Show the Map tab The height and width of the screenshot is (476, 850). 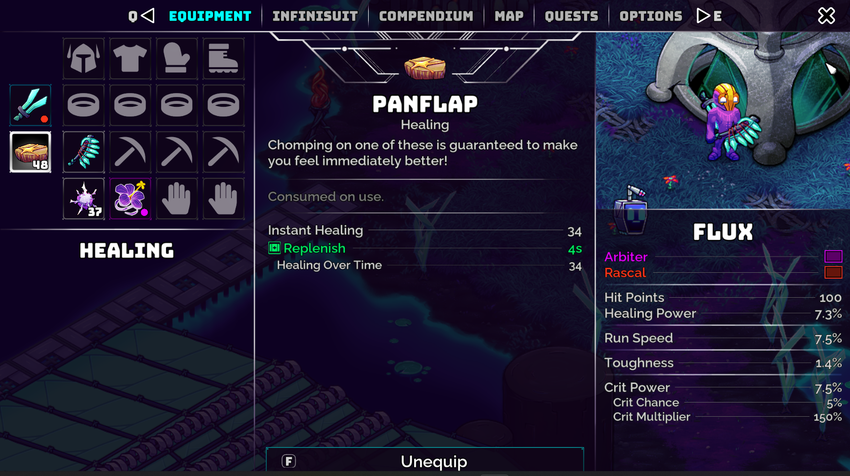pos(509,16)
